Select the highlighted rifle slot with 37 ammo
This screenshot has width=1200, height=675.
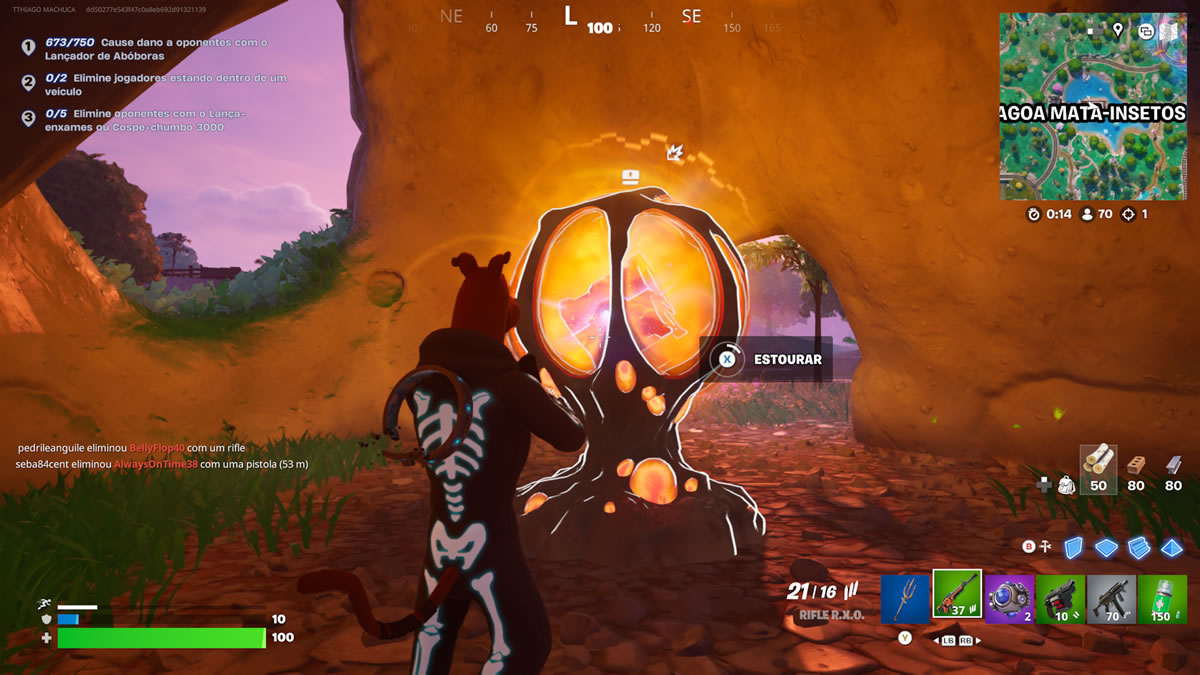pyautogui.click(x=957, y=596)
